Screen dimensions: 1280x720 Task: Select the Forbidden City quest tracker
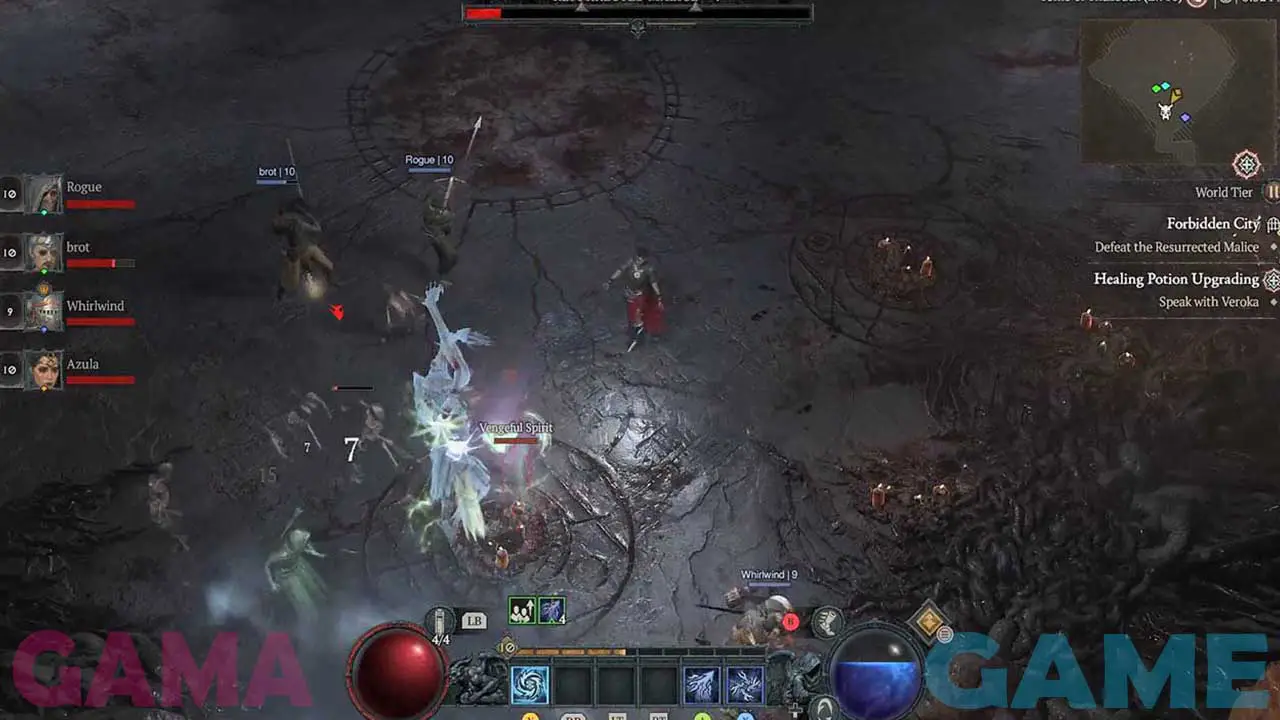[1212, 224]
